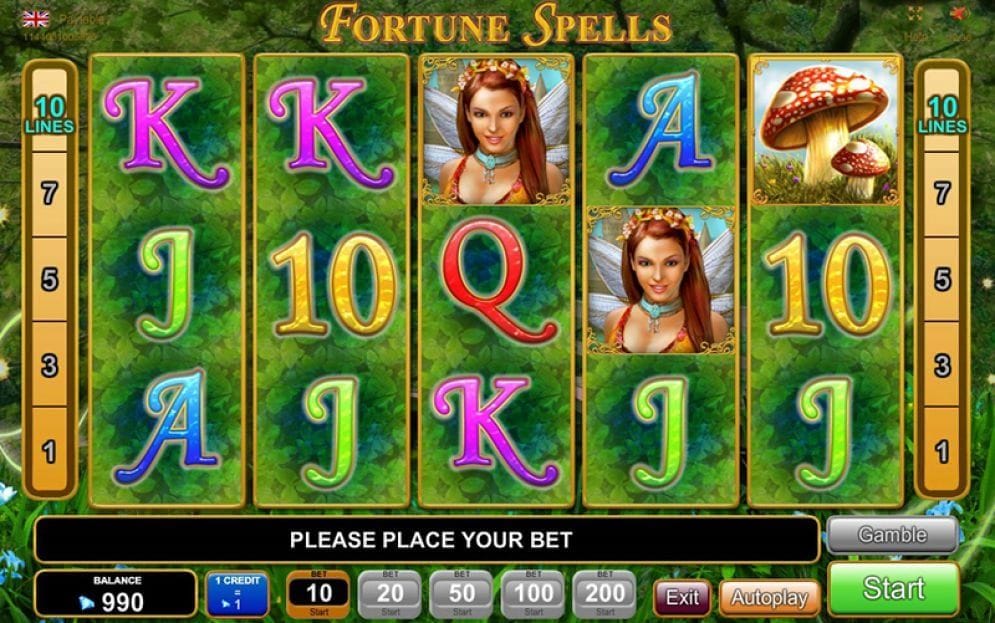Choose the 20 bet amount

tap(390, 594)
